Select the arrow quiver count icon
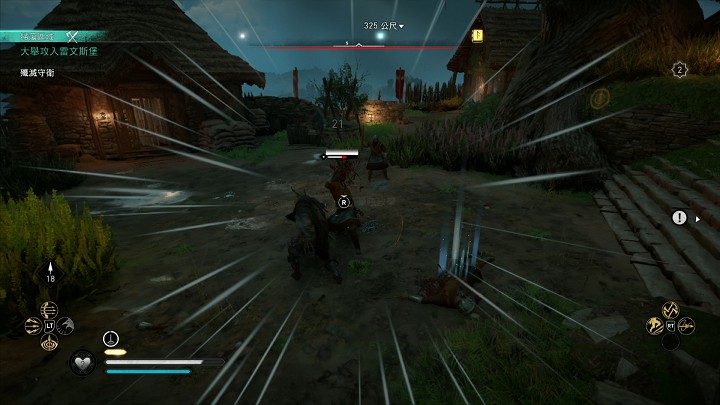 pos(50,274)
